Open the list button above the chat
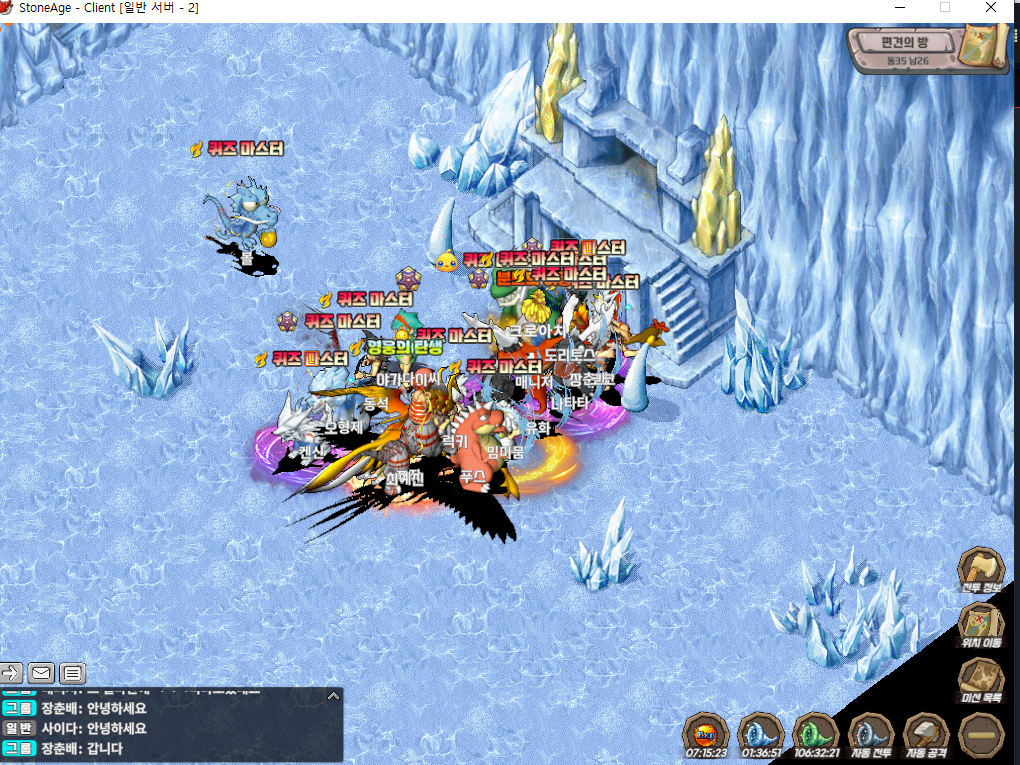Screen dimensions: 1020x765 pos(72,672)
